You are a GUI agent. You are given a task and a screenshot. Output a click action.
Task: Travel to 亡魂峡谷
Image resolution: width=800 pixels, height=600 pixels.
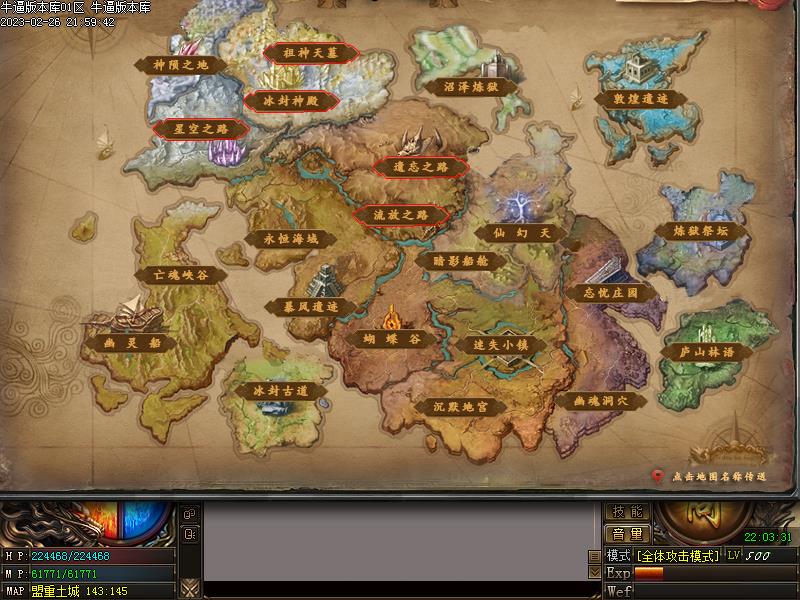(x=183, y=274)
